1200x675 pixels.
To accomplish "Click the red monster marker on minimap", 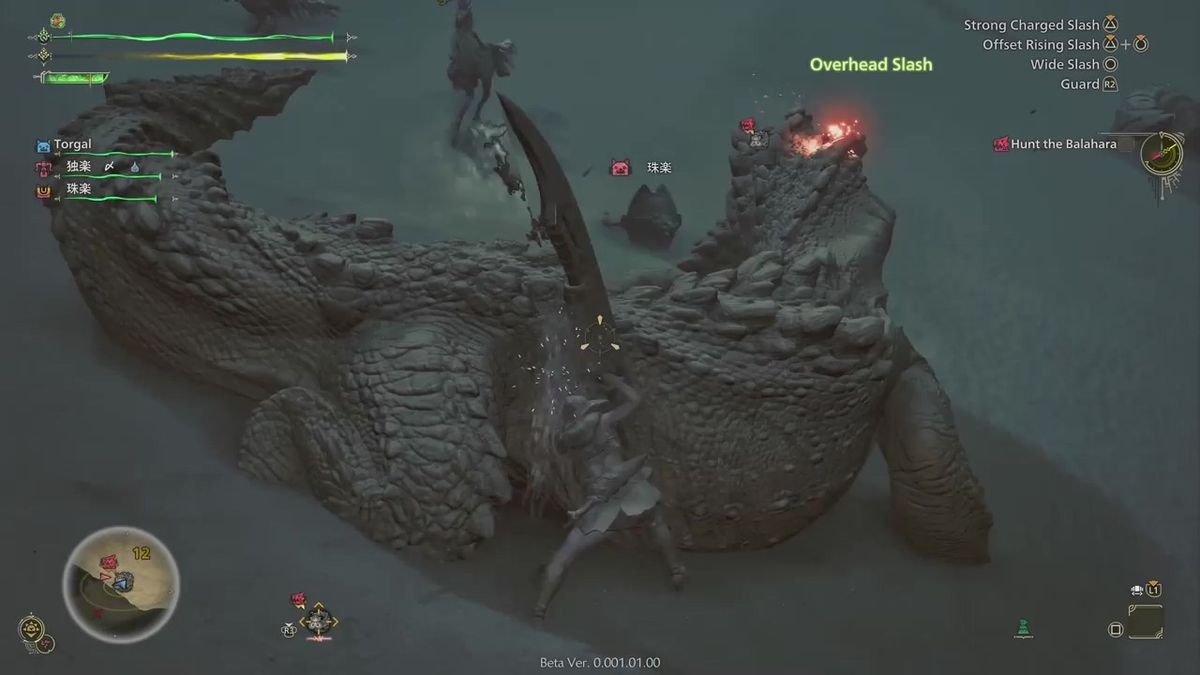I will [x=108, y=563].
